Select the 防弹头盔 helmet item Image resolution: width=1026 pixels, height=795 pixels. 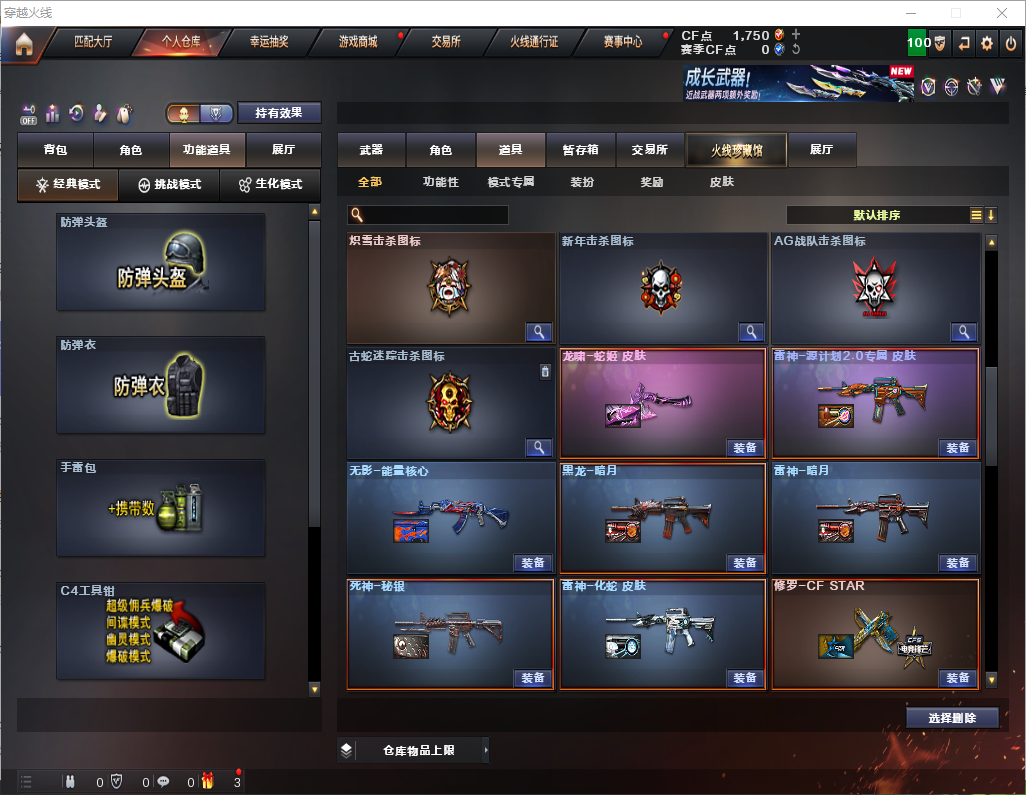pyautogui.click(x=161, y=262)
